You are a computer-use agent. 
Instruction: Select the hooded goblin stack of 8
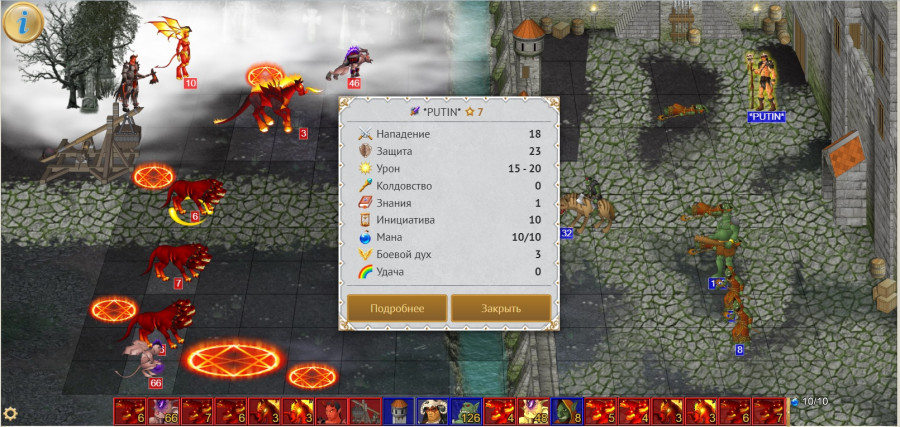(568, 411)
